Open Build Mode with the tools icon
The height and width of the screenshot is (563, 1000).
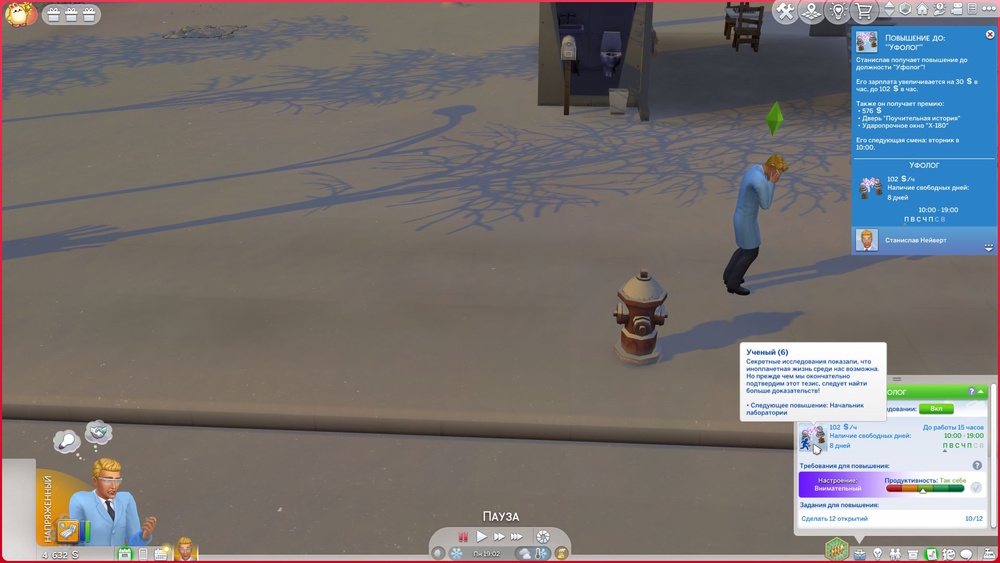pyautogui.click(x=786, y=12)
